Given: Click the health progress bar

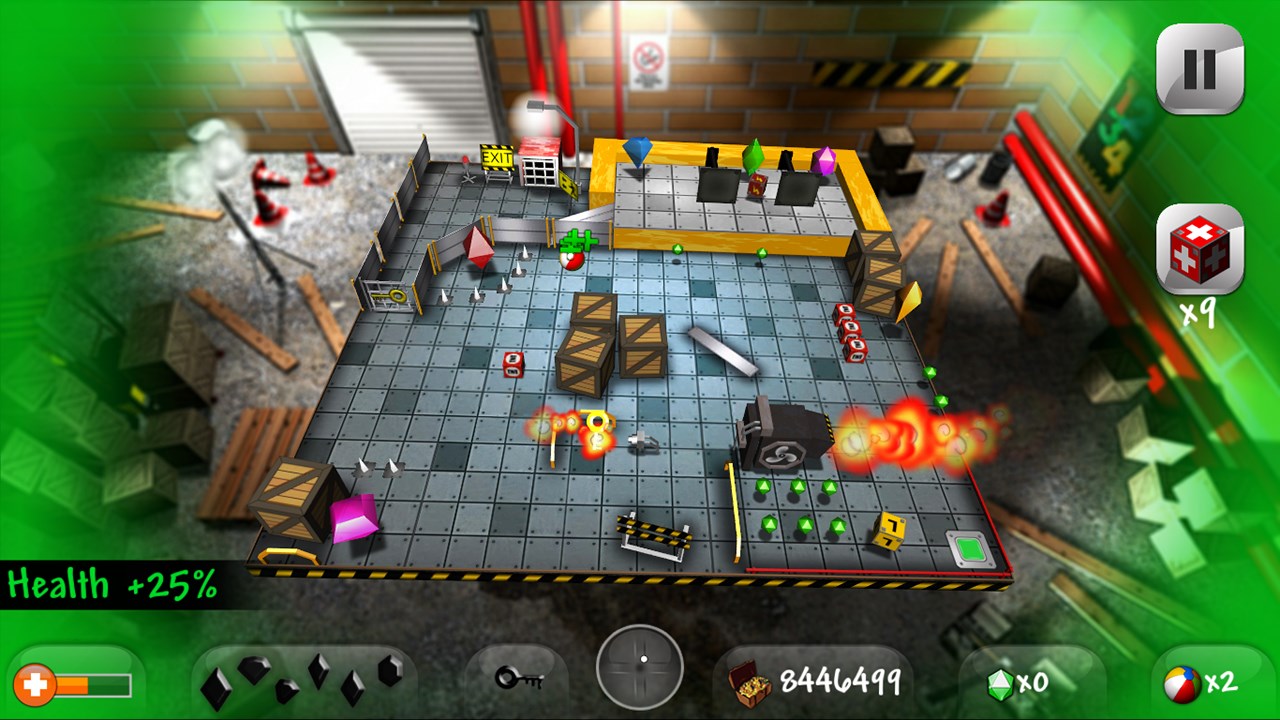Looking at the screenshot, I should pyautogui.click(x=95, y=687).
